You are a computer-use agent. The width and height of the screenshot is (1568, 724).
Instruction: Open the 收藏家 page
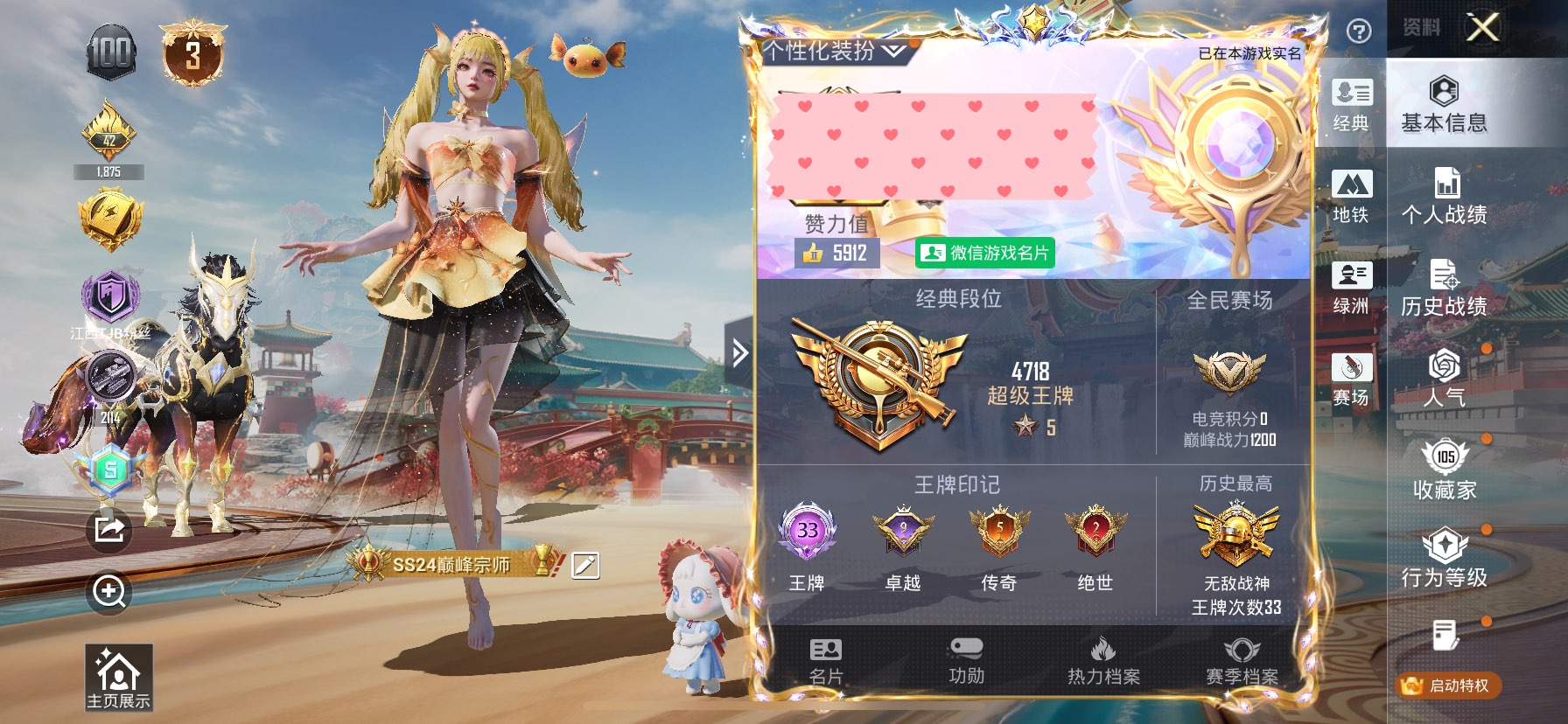pyautogui.click(x=1444, y=470)
